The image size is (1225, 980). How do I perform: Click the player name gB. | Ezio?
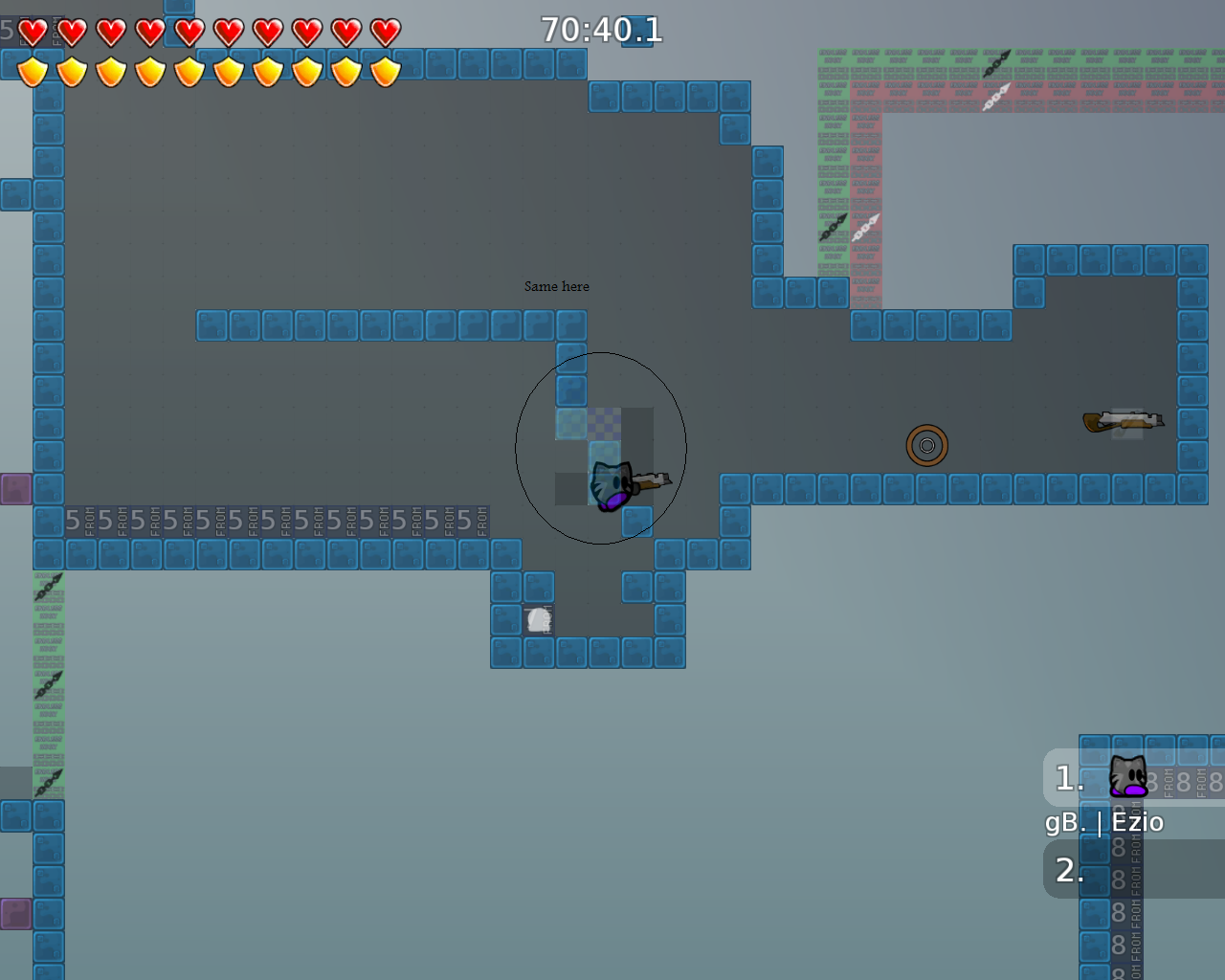click(1104, 821)
